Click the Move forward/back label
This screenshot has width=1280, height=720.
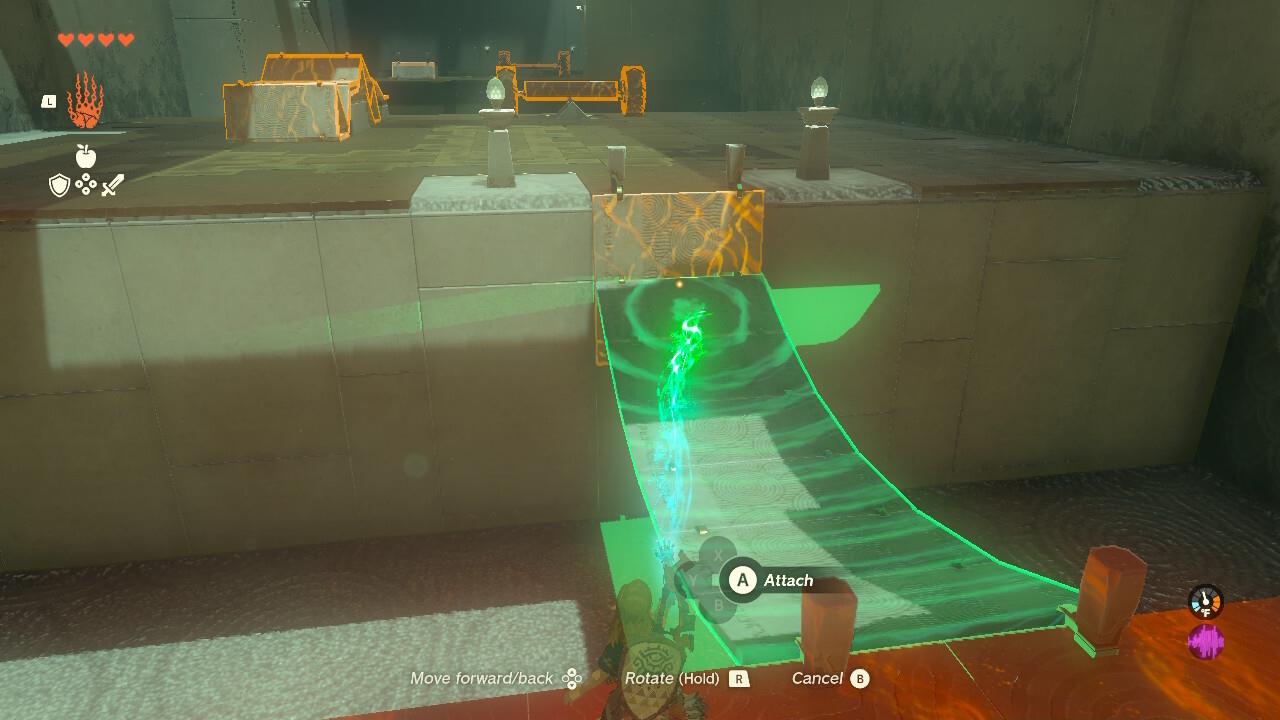480,678
